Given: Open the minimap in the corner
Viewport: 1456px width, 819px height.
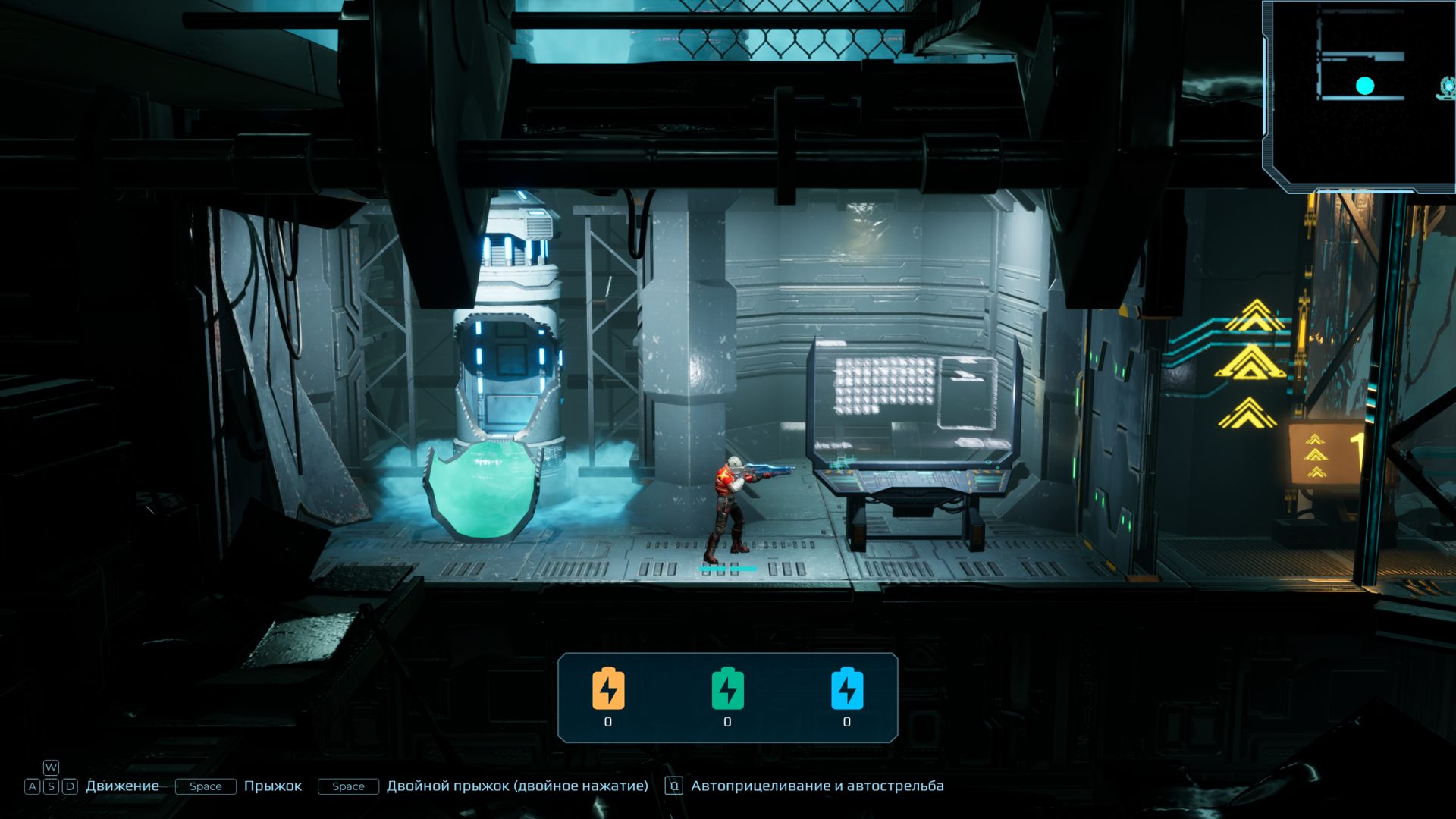Looking at the screenshot, I should click(x=1359, y=95).
